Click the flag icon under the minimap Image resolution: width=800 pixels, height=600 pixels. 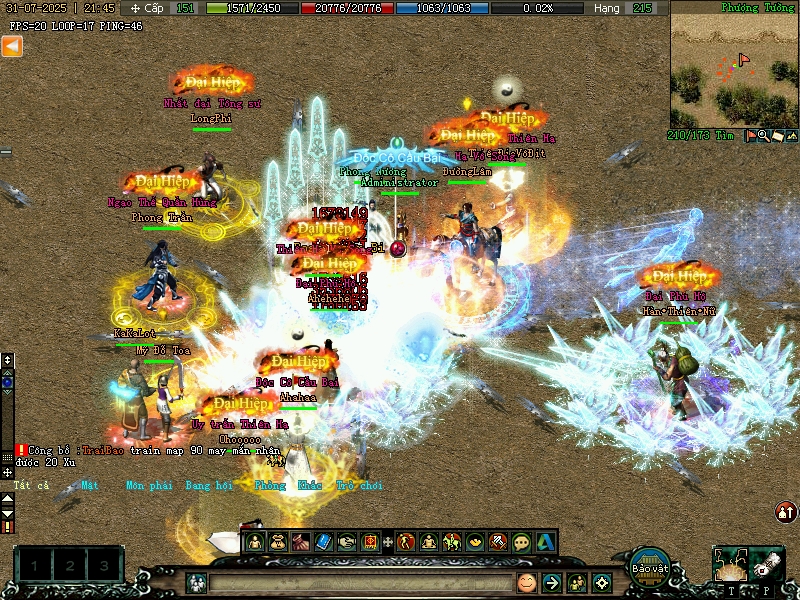coord(751,135)
